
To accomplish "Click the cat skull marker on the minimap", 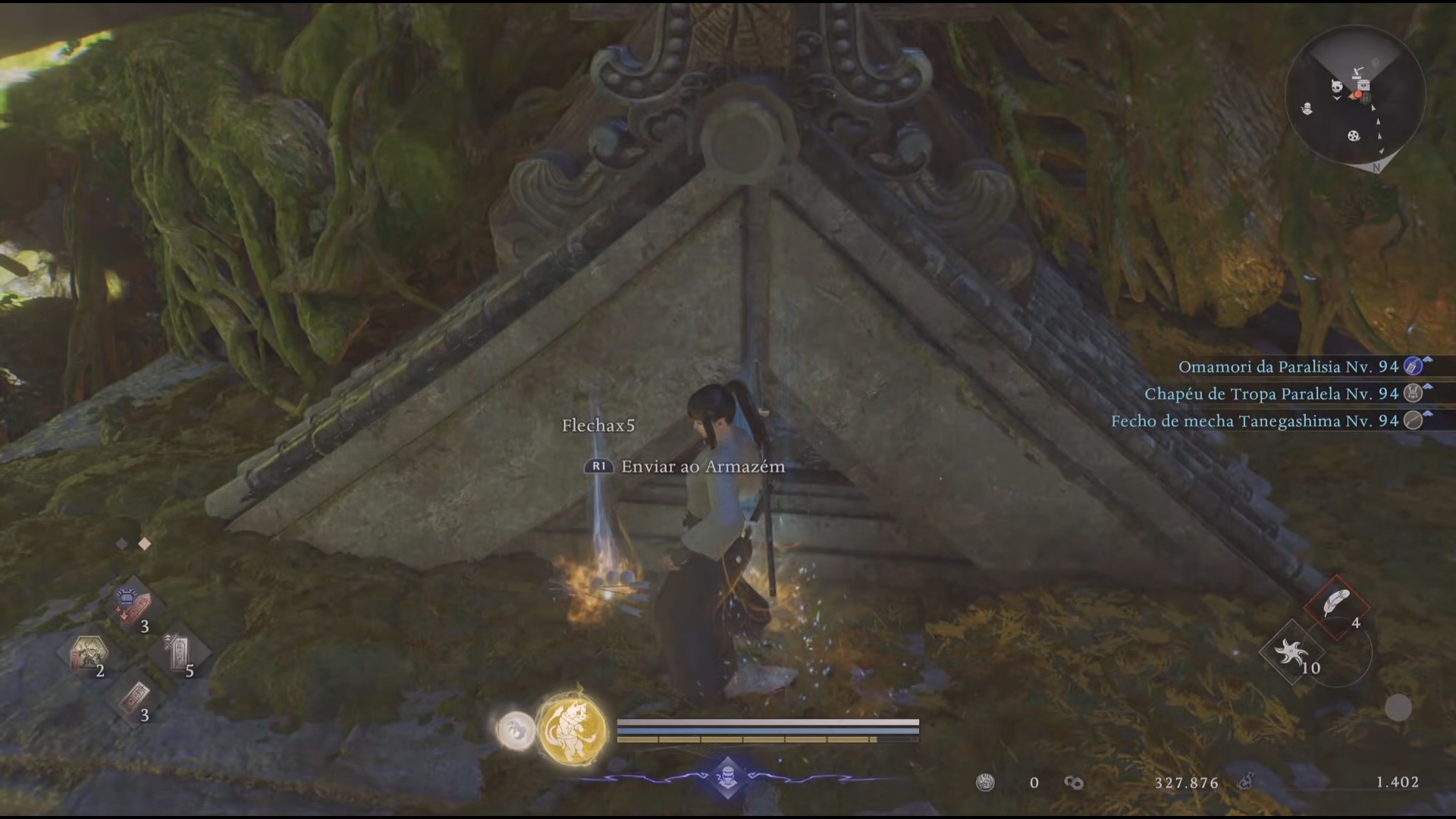I will point(1336,86).
